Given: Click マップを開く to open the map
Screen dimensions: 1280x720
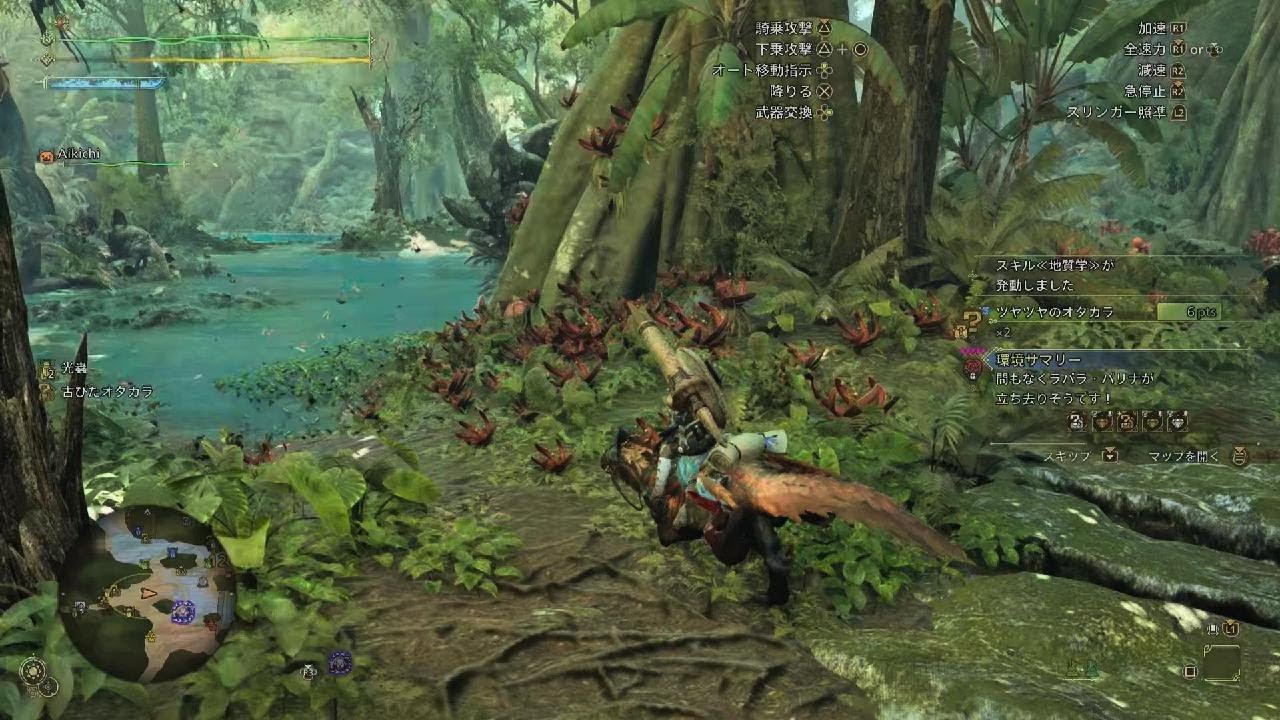Looking at the screenshot, I should 1182,456.
